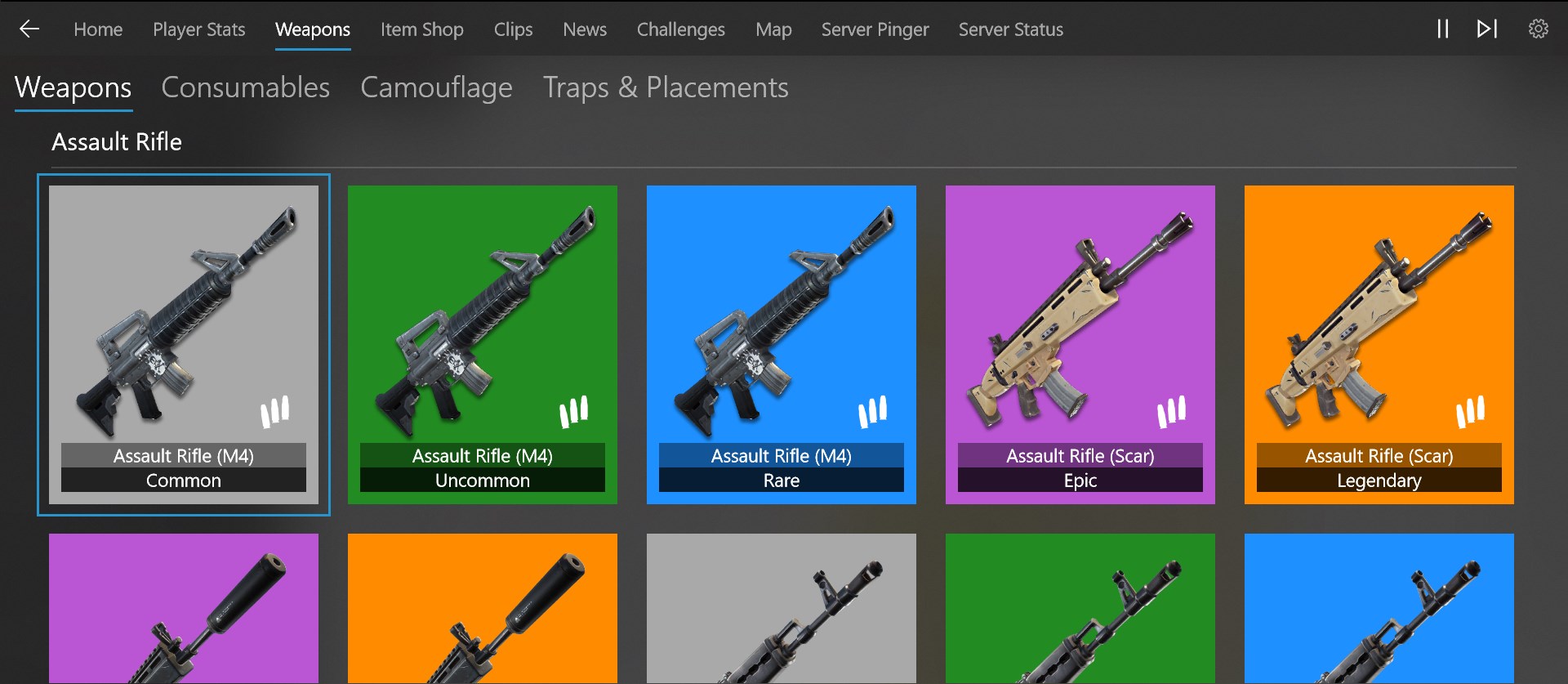Viewport: 1568px width, 684px height.
Task: Browse the News section
Action: click(x=584, y=29)
